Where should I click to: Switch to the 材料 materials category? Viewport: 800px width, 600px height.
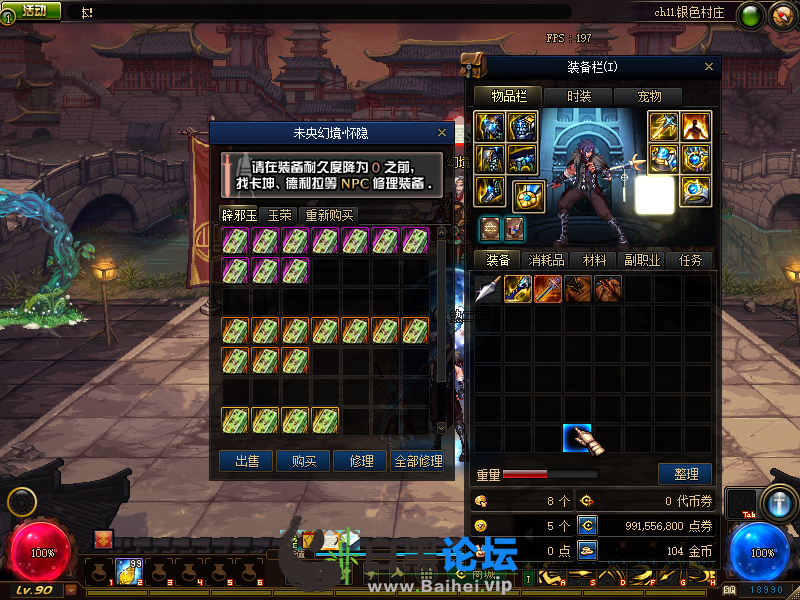point(595,260)
